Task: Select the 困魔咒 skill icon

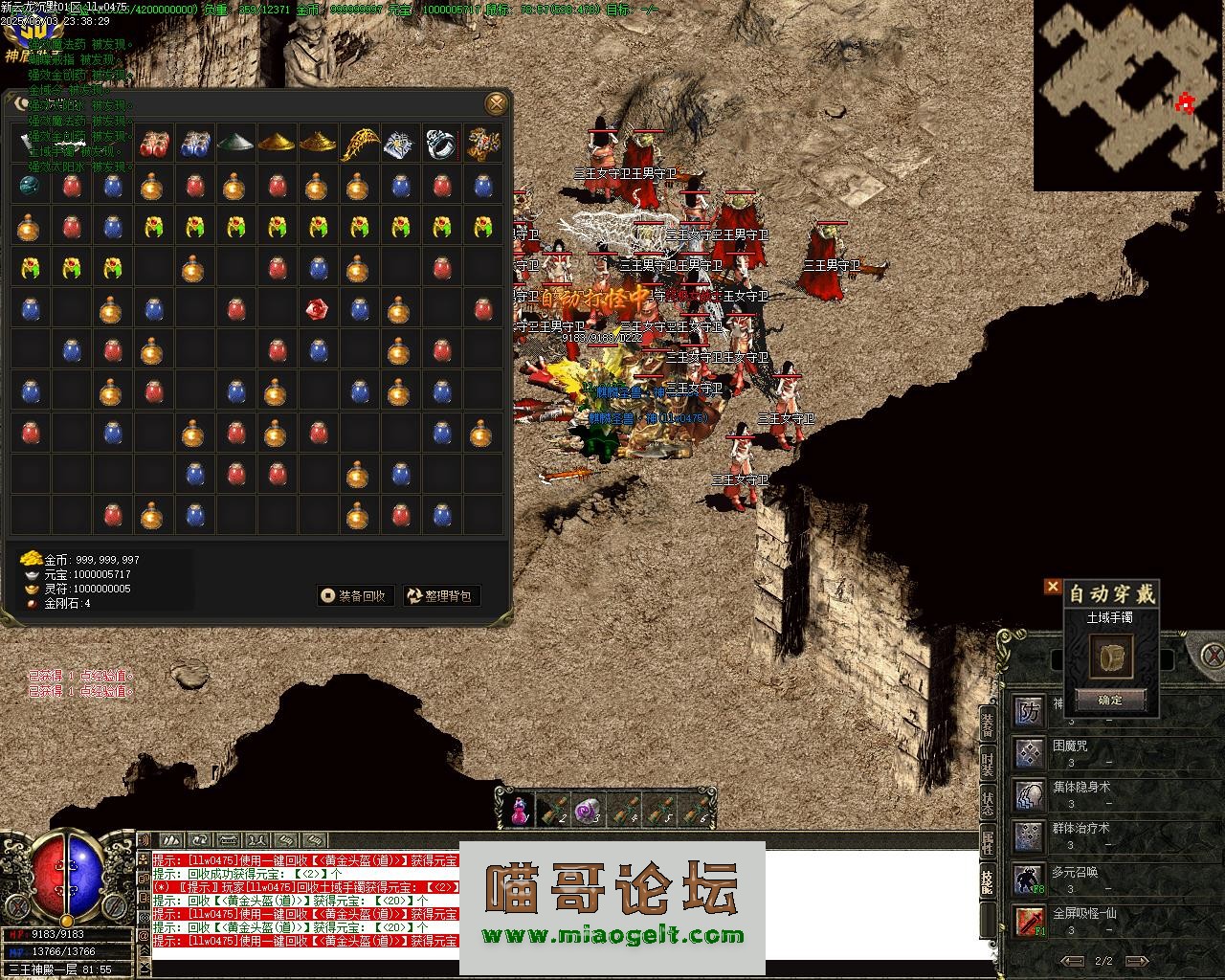Action: (x=1030, y=753)
